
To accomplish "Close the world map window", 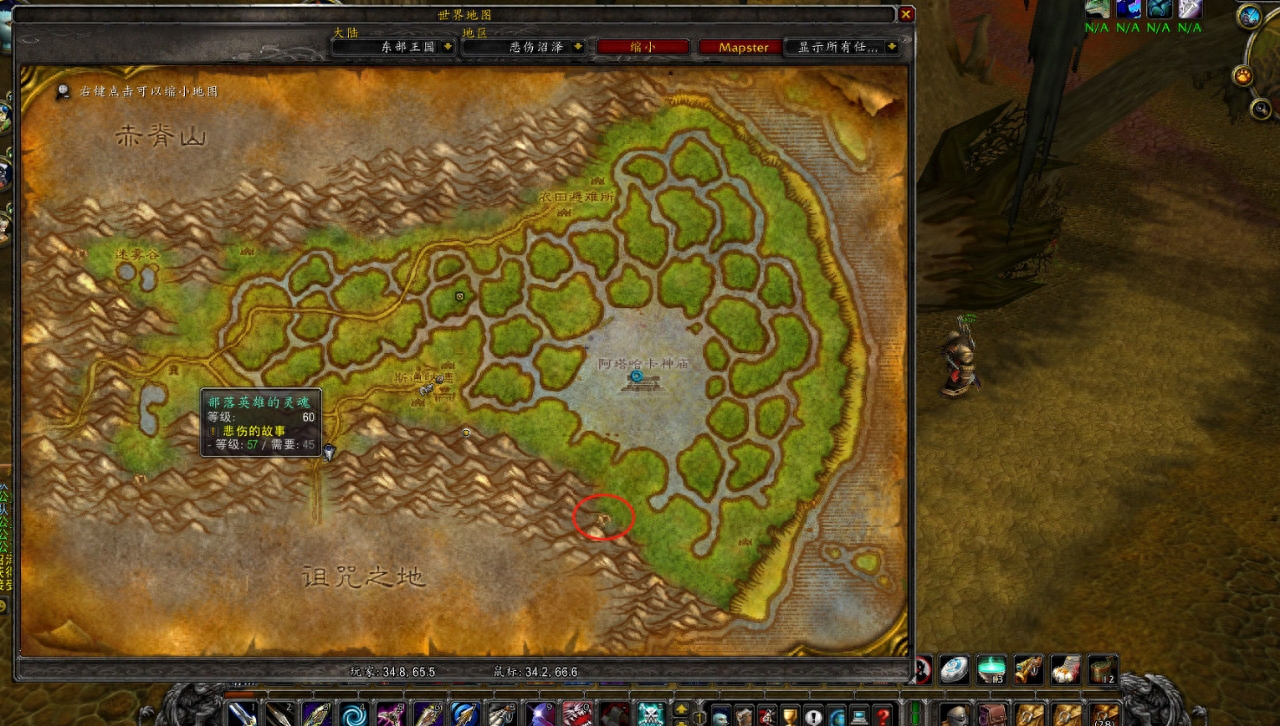I will point(906,15).
